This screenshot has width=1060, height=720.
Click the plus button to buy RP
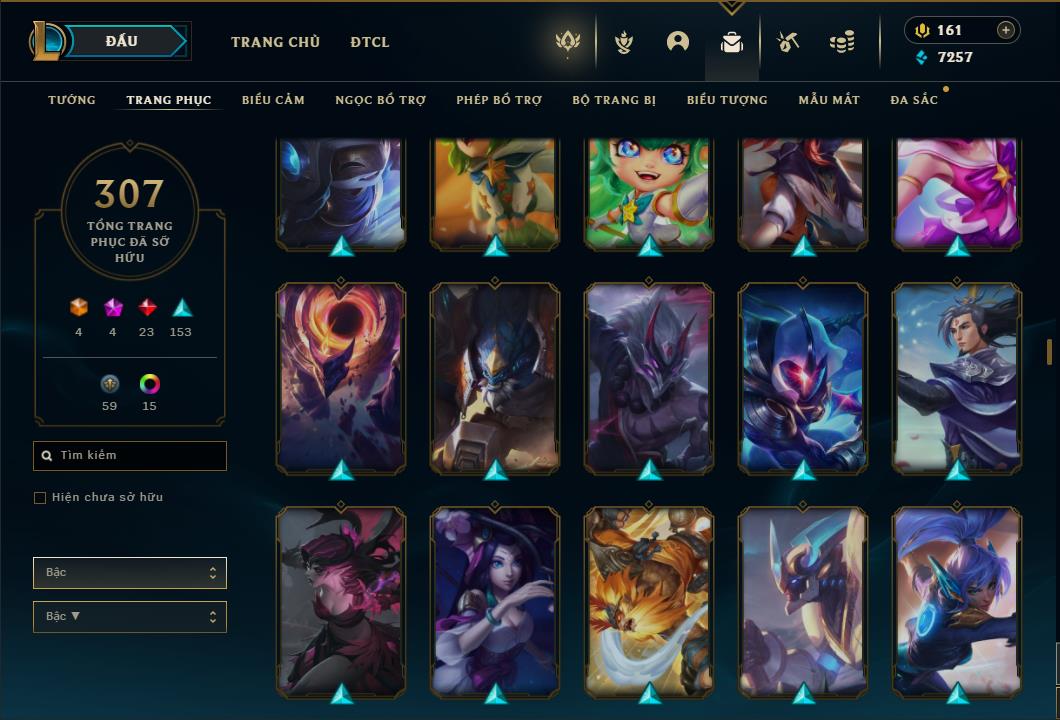pyautogui.click(x=1006, y=30)
